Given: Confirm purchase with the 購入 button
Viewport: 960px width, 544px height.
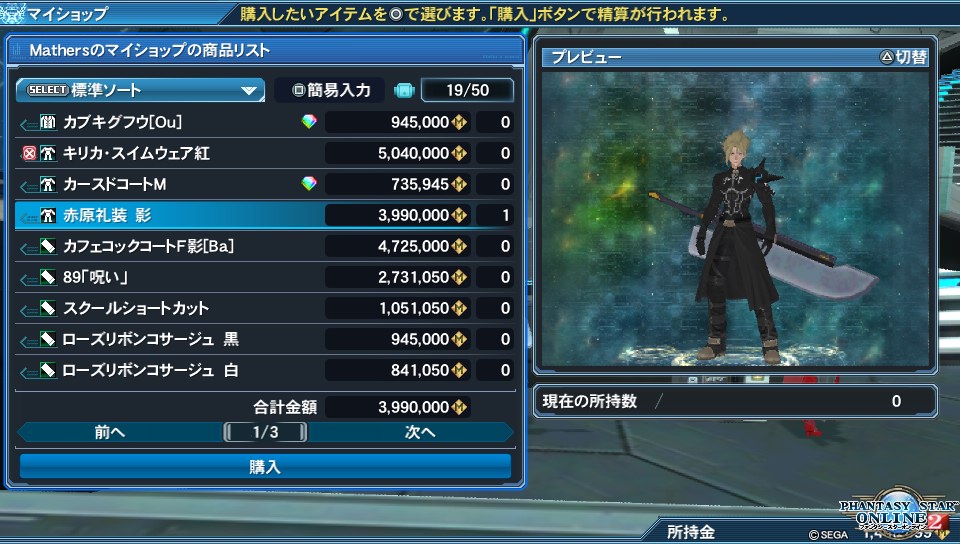Looking at the screenshot, I should (x=265, y=466).
